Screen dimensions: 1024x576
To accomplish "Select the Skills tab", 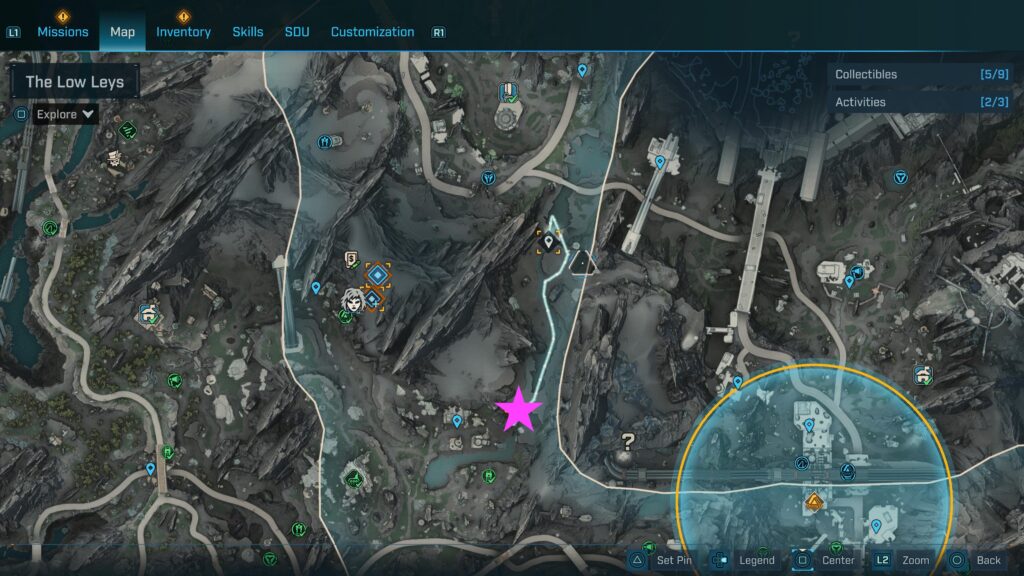I will pos(248,32).
